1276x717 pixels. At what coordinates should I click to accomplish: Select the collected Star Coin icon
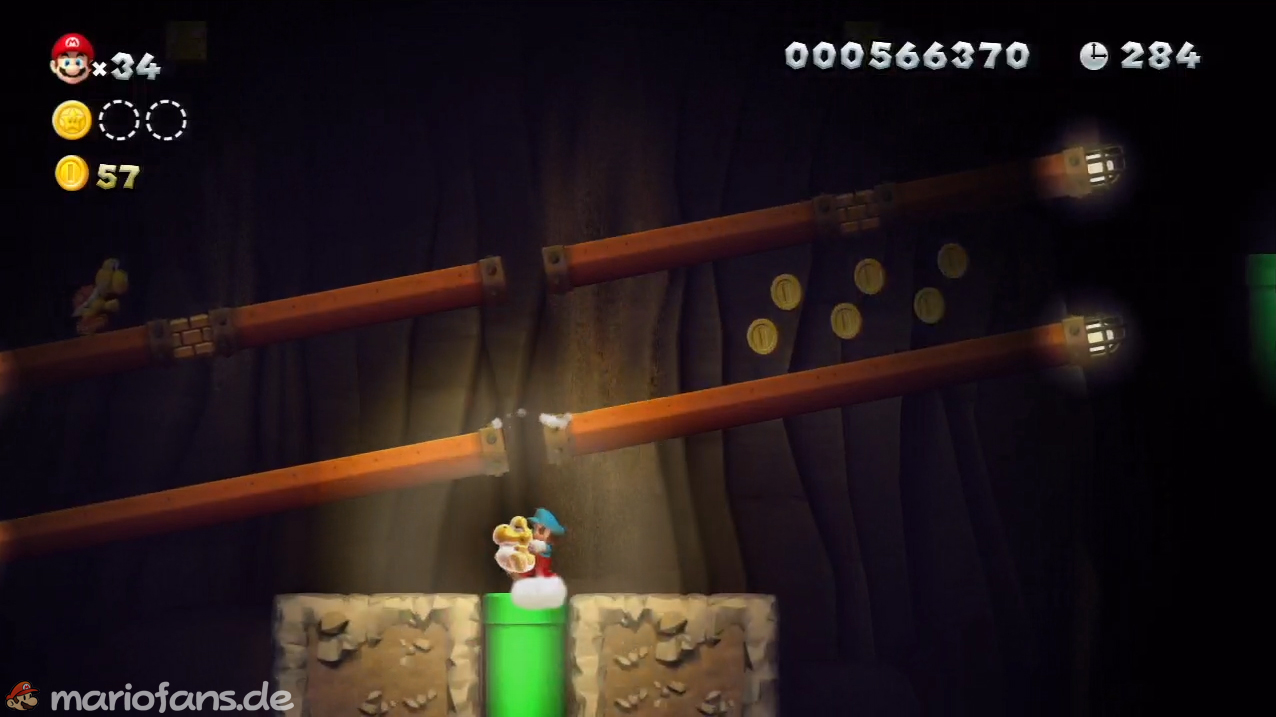[72, 120]
